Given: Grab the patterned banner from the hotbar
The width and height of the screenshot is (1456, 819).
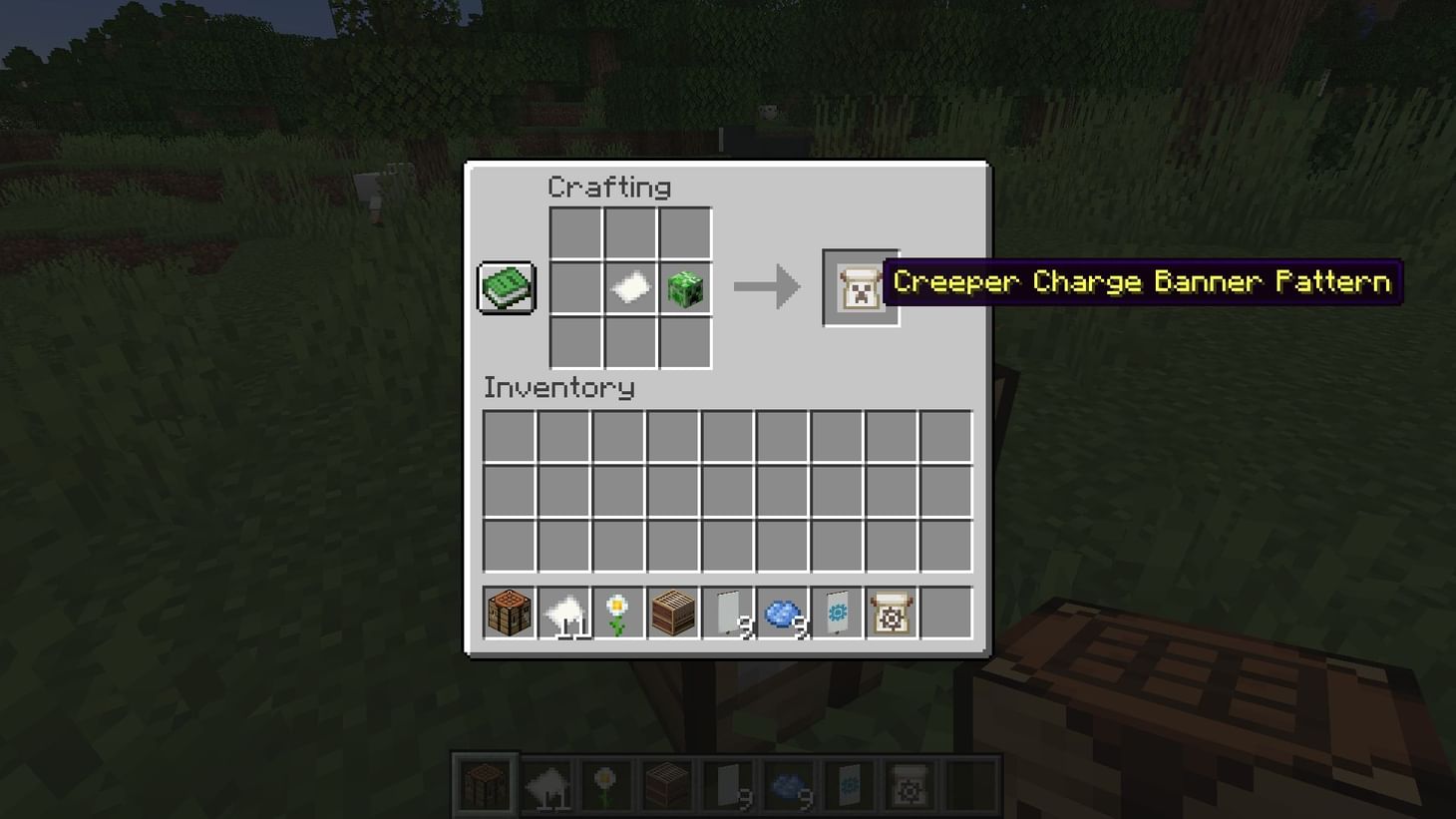Looking at the screenshot, I should click(x=835, y=612).
